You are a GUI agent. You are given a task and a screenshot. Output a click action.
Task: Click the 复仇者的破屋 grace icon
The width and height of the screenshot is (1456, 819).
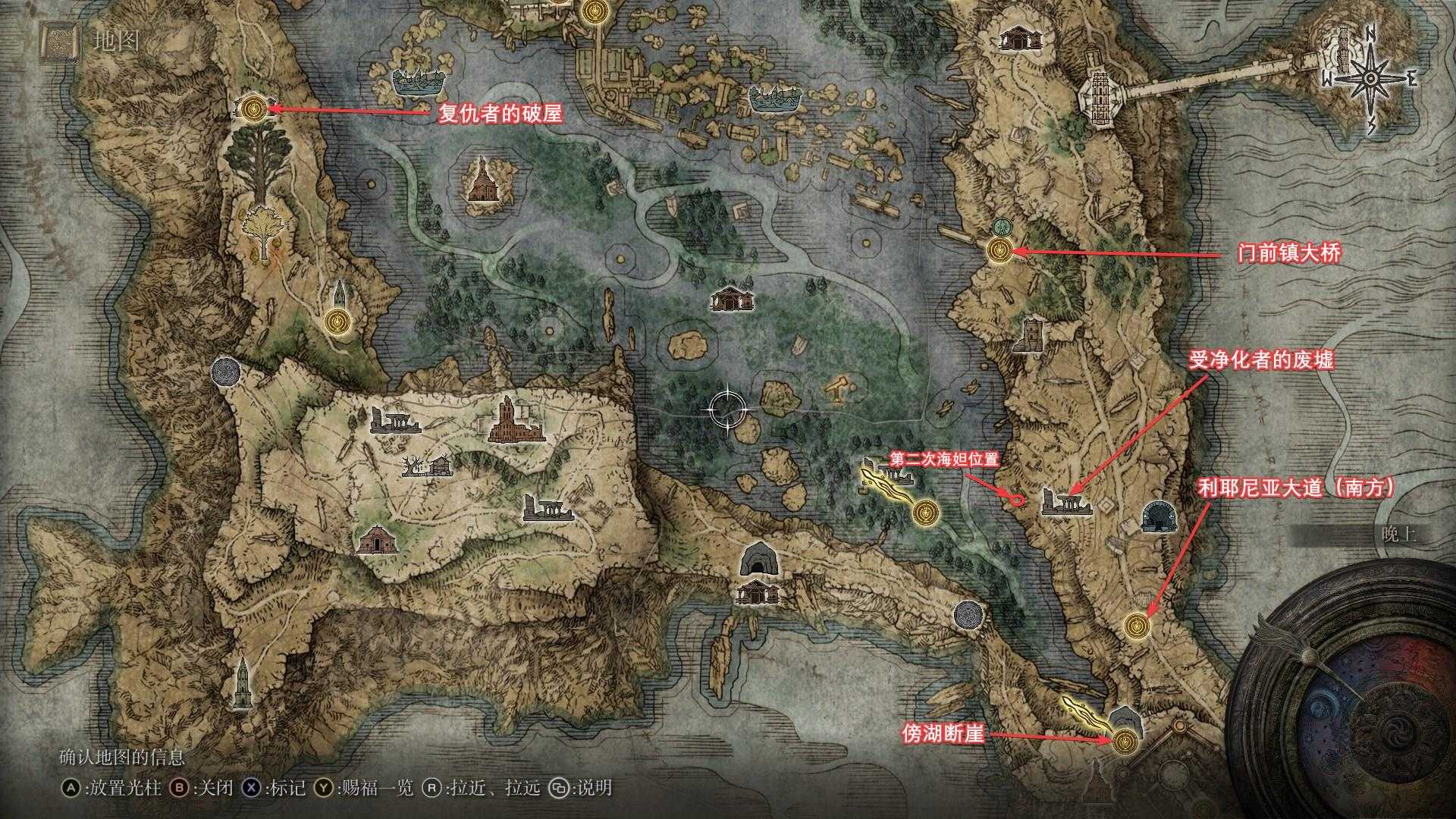point(253,108)
